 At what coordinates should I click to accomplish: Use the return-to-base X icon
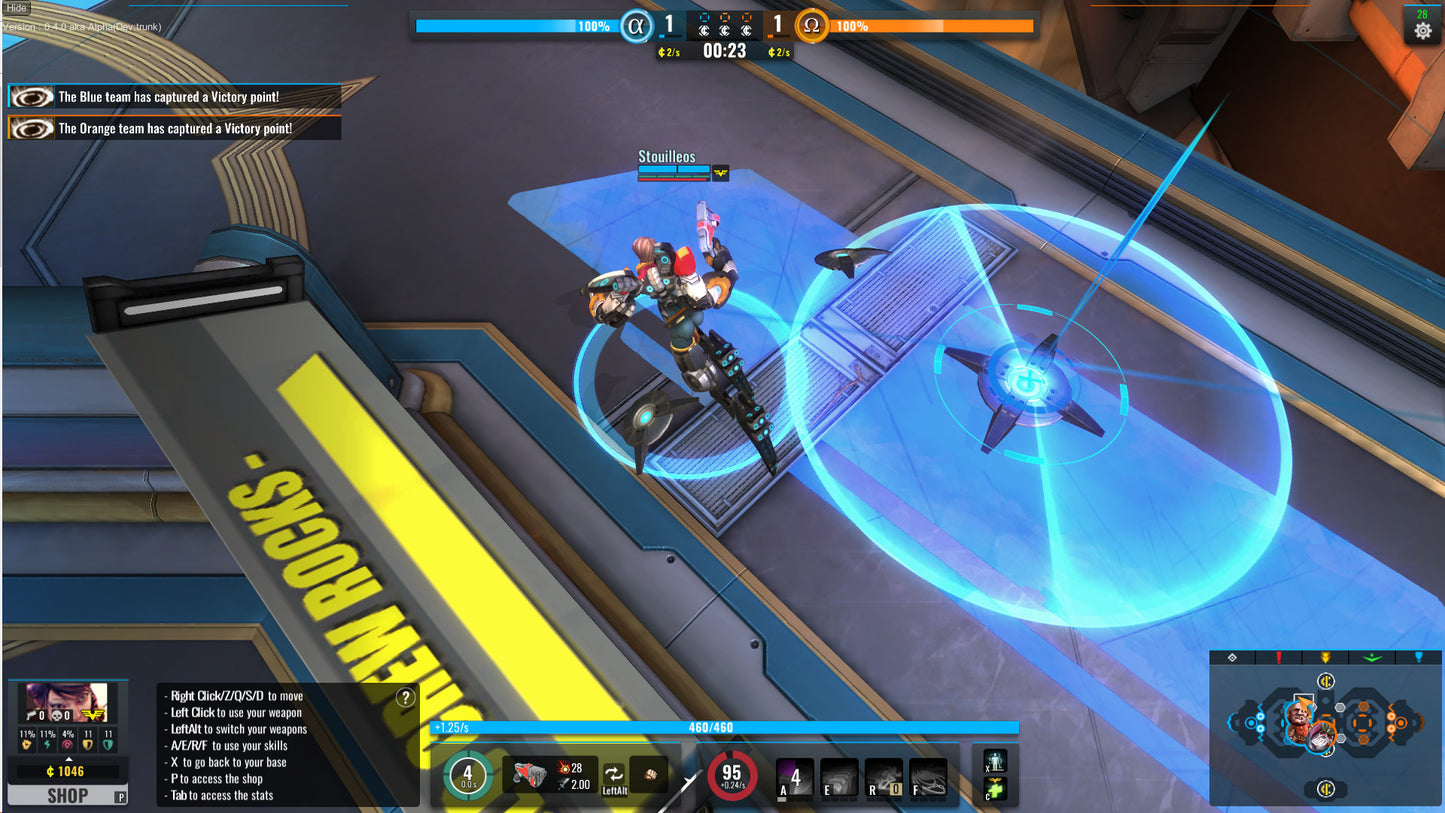point(994,762)
